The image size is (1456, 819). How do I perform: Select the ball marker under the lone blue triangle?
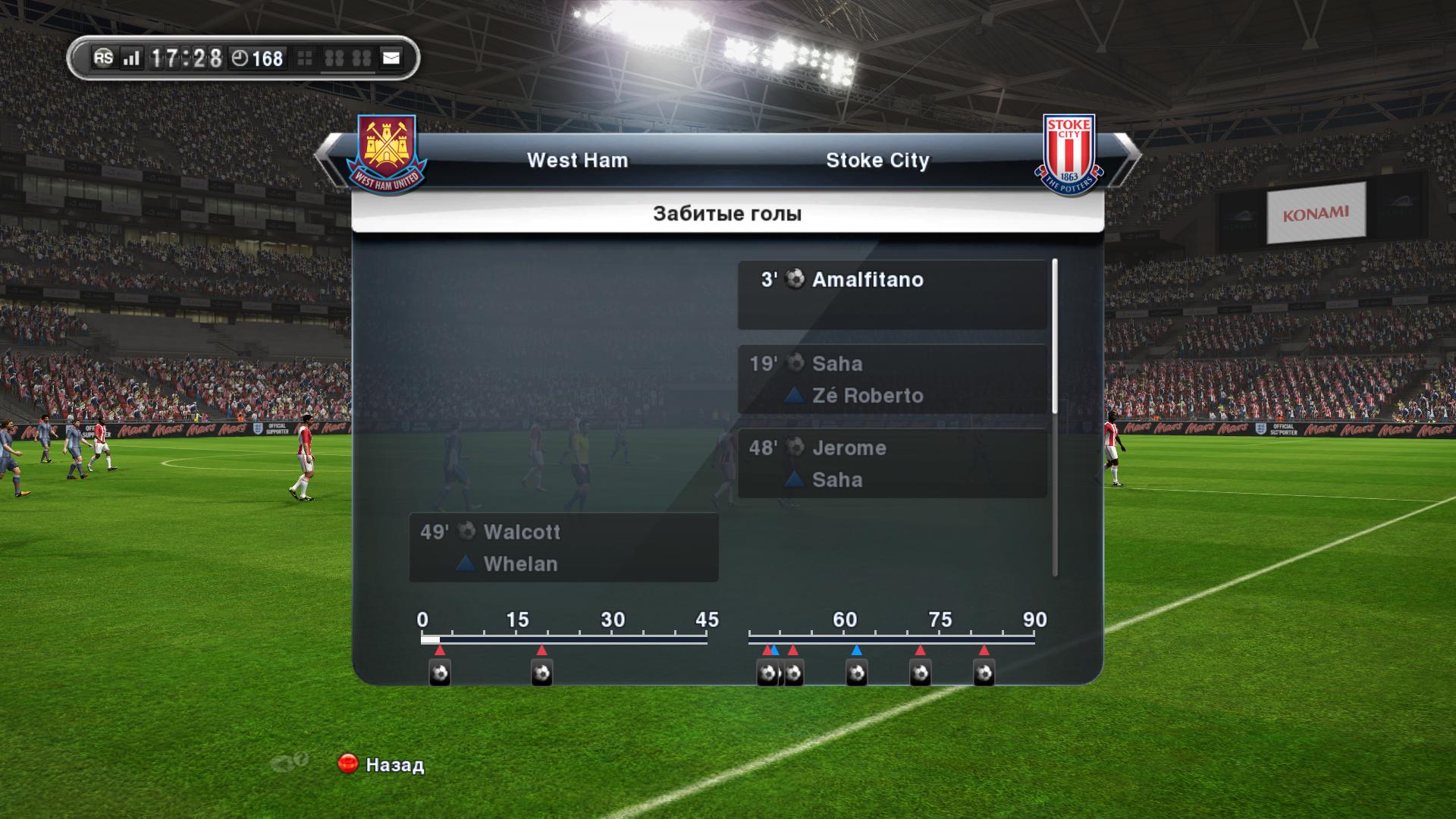(857, 673)
